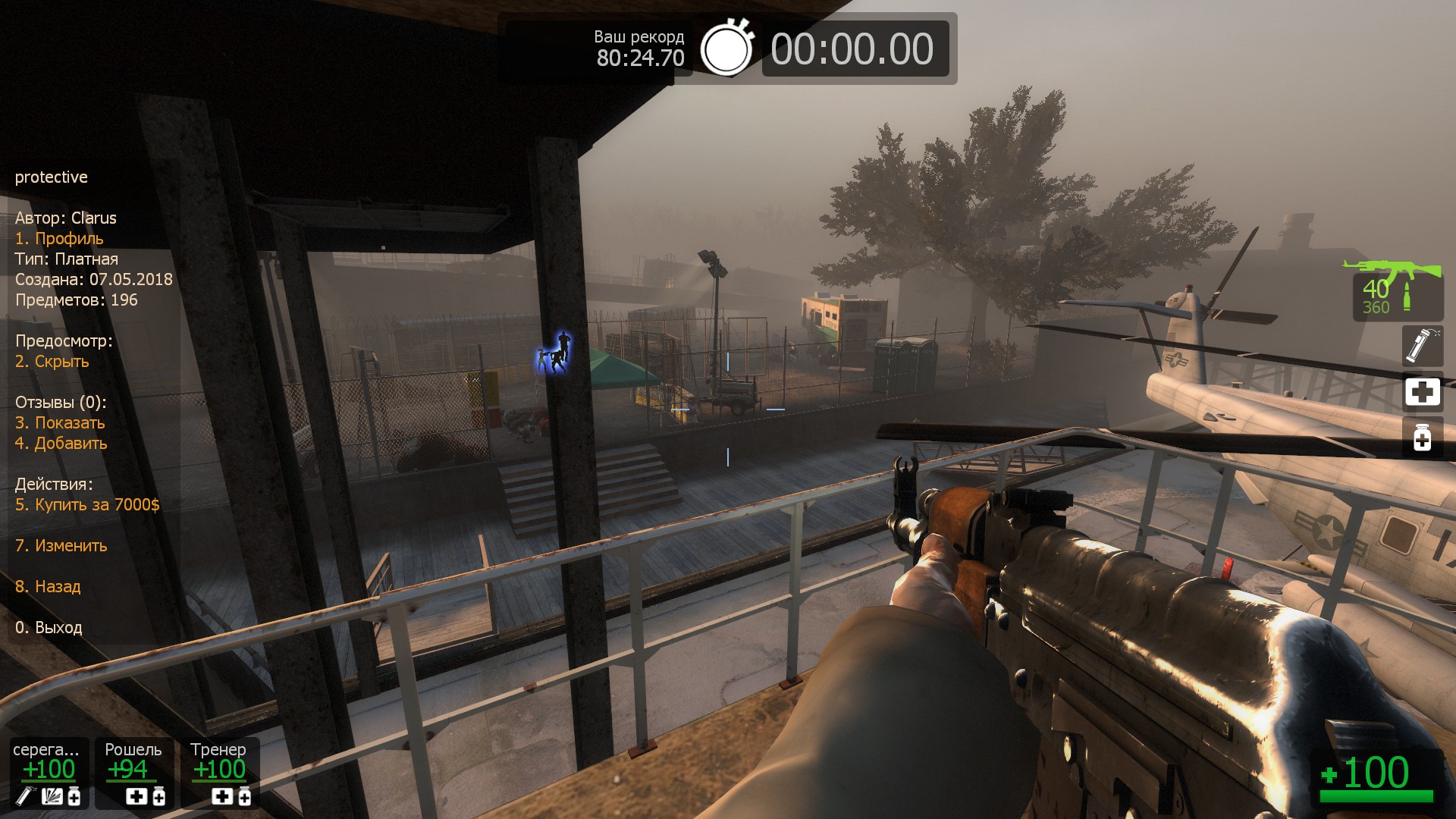The width and height of the screenshot is (1456, 819).
Task: Show reviews with Показать
Action: [x=60, y=423]
